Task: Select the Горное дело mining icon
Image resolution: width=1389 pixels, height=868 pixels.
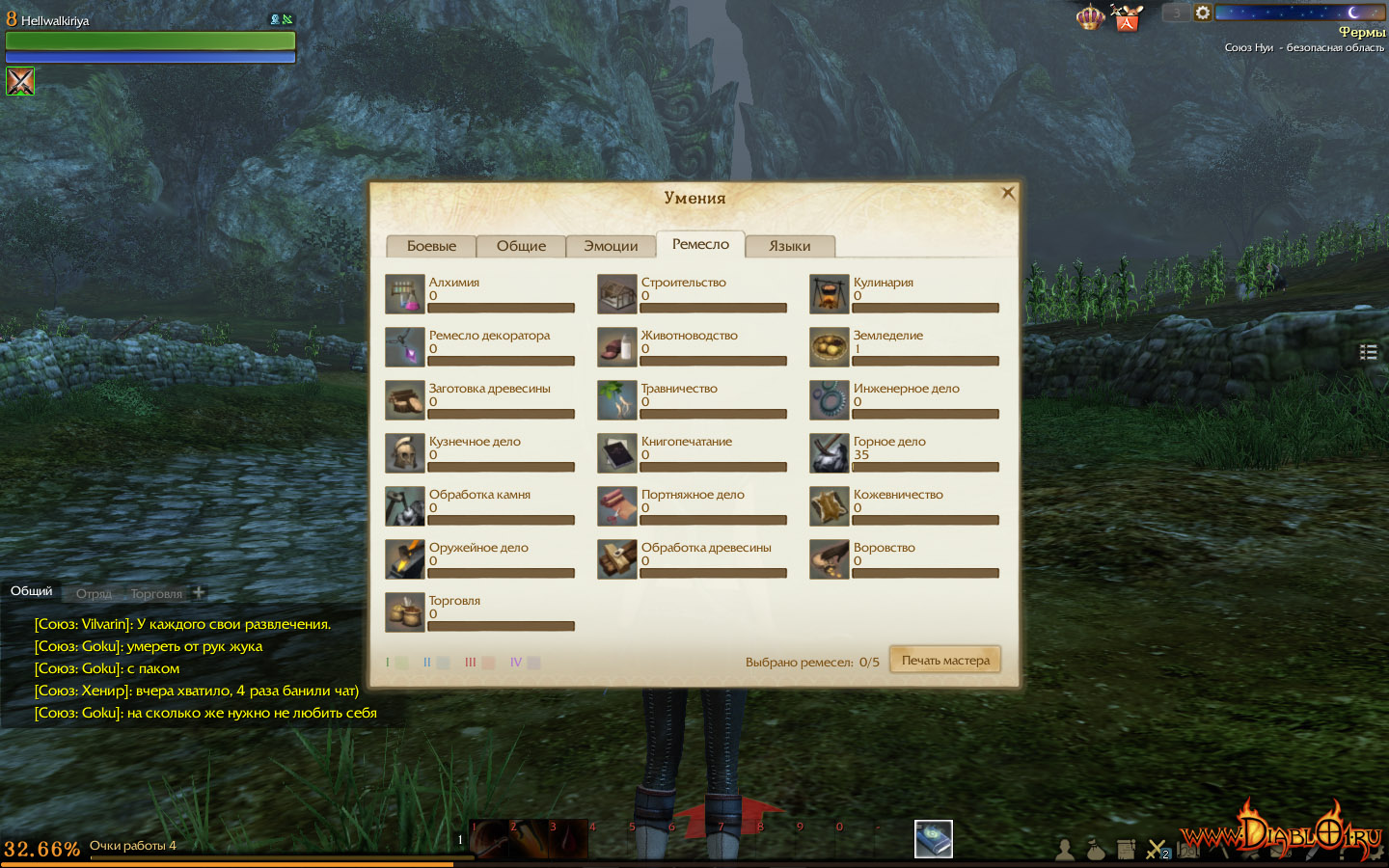Action: coord(830,453)
